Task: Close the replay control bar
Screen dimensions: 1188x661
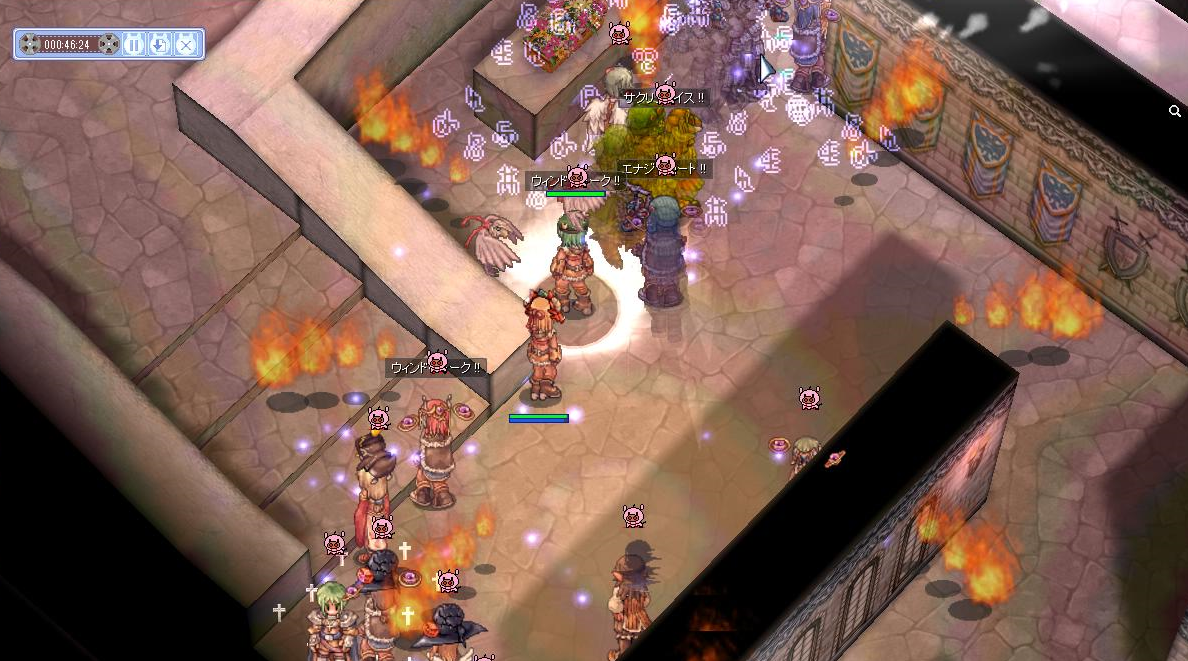Action: (186, 44)
